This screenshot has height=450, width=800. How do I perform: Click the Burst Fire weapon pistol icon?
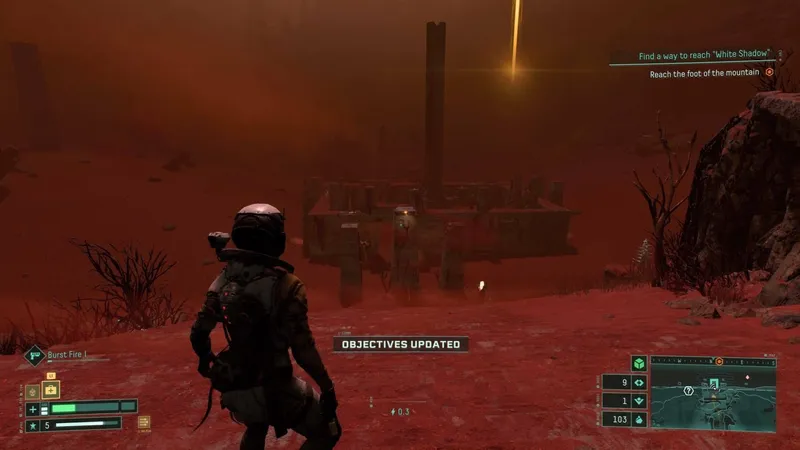(34, 353)
